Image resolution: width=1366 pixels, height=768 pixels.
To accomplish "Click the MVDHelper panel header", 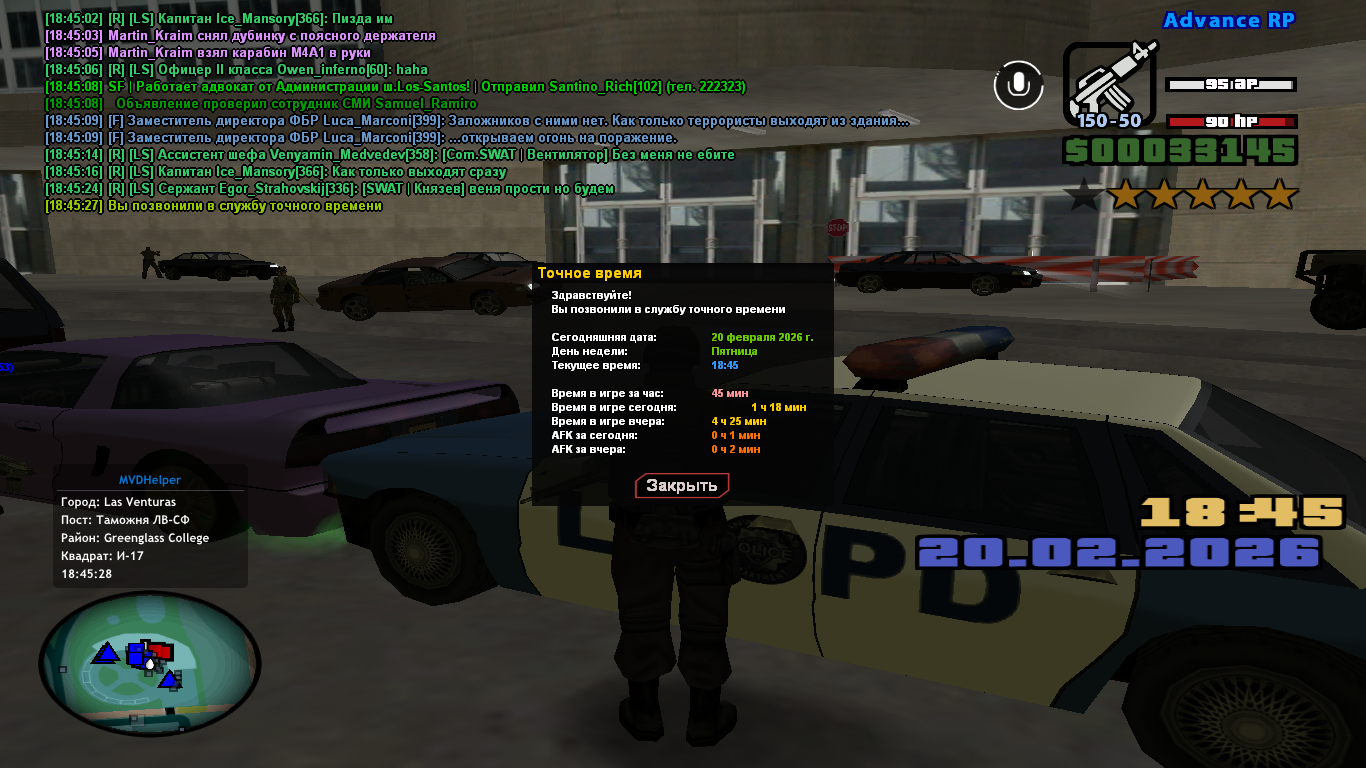I will pos(150,480).
